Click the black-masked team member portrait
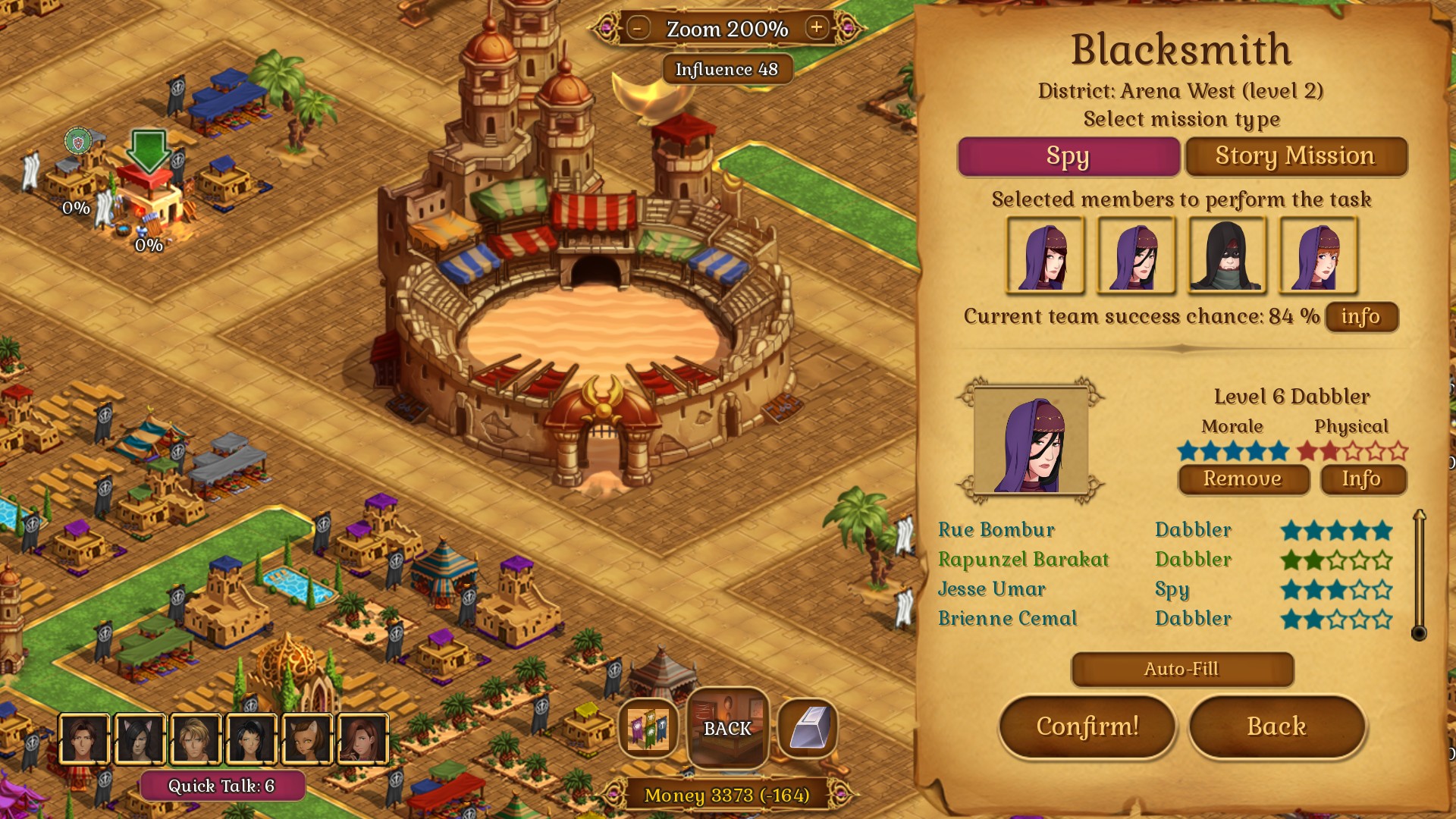The height and width of the screenshot is (819, 1456). click(x=1227, y=256)
